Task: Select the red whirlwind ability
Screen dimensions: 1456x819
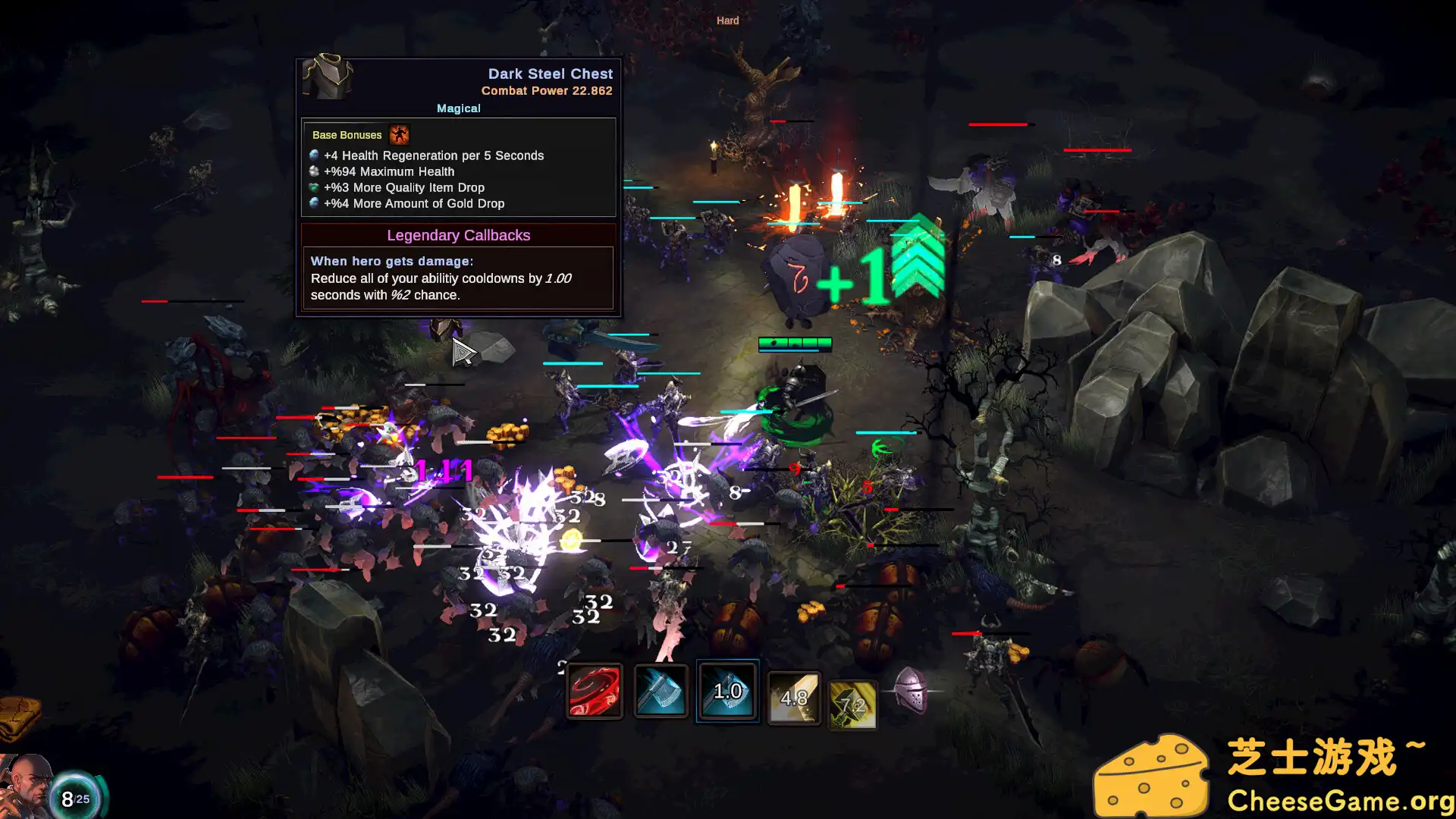Action: [595, 691]
